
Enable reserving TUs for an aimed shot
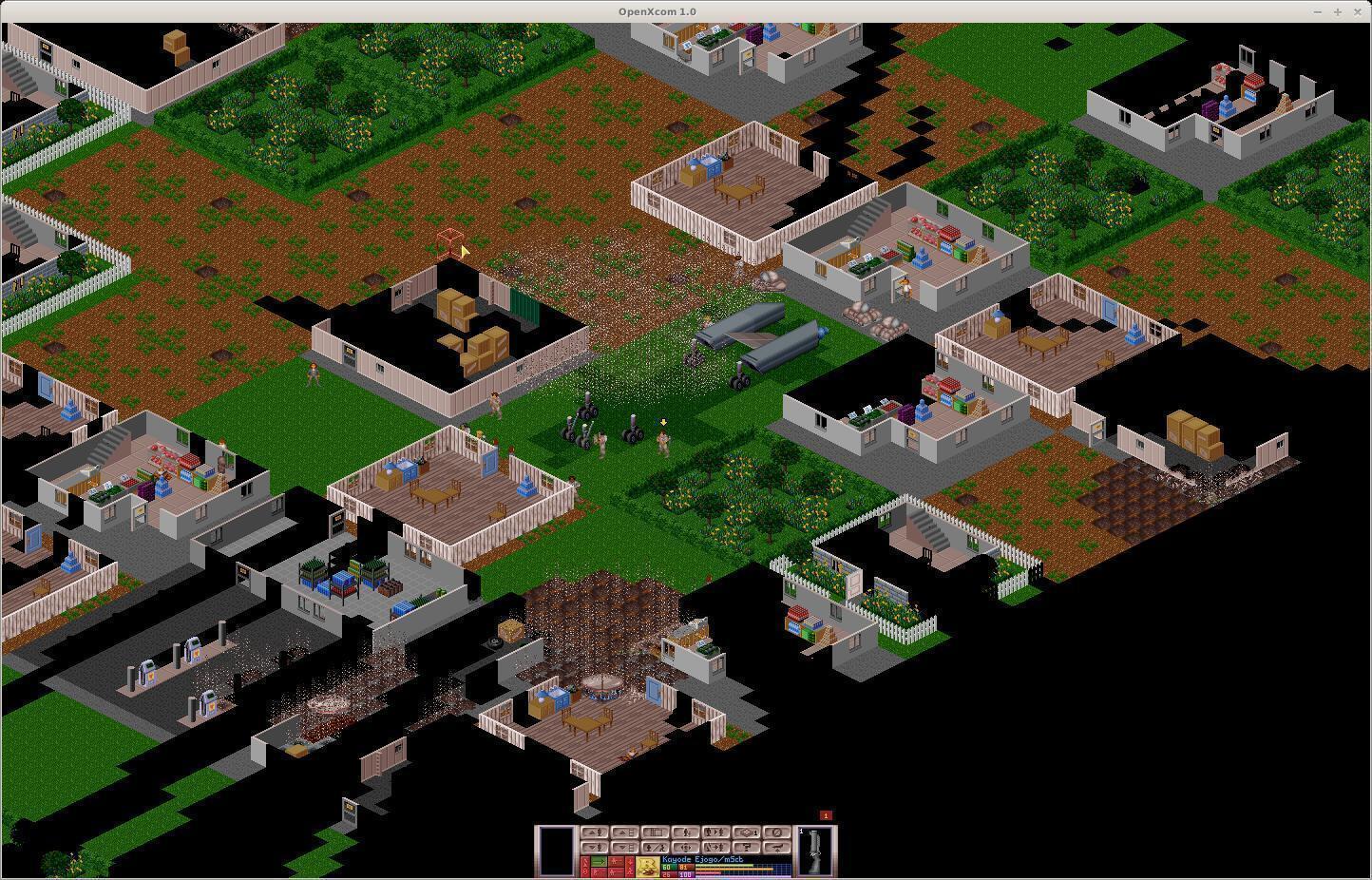click(600, 872)
